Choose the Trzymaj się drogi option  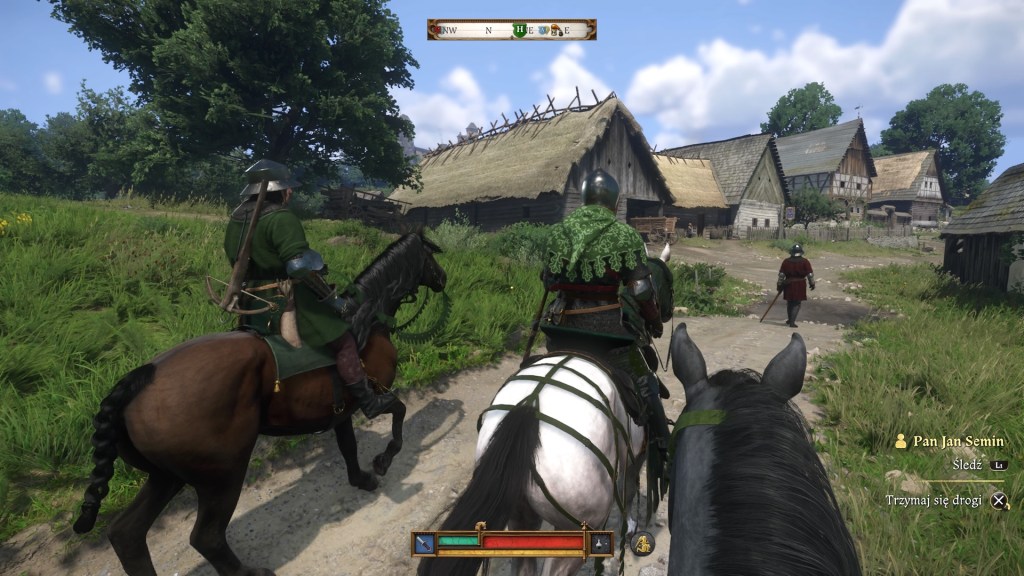936,500
